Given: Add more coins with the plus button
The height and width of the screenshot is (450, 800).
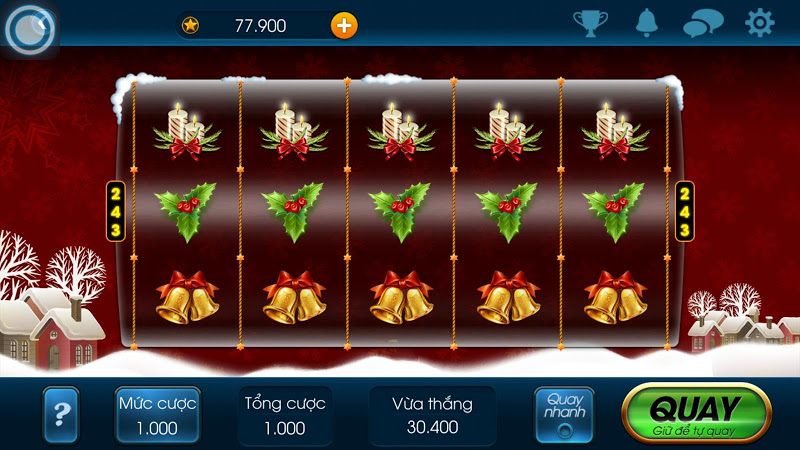Looking at the screenshot, I should (344, 25).
